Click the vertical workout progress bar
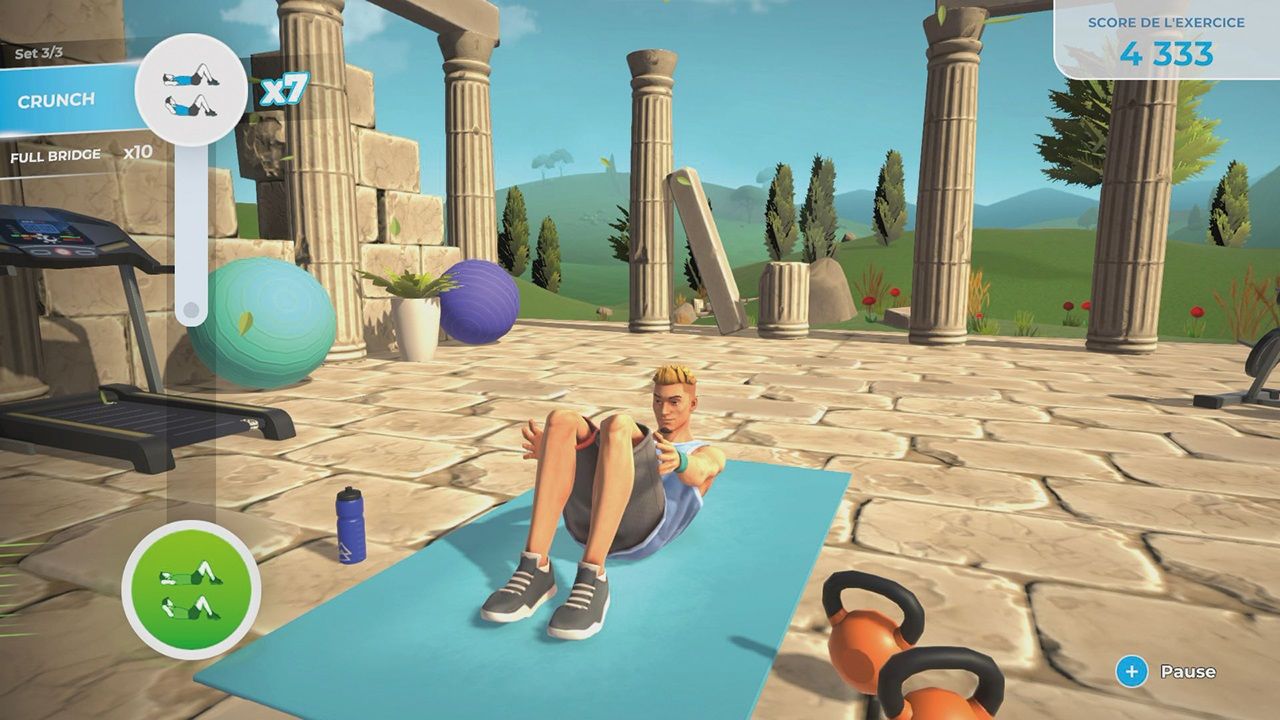This screenshot has height=720, width=1280. (193, 230)
